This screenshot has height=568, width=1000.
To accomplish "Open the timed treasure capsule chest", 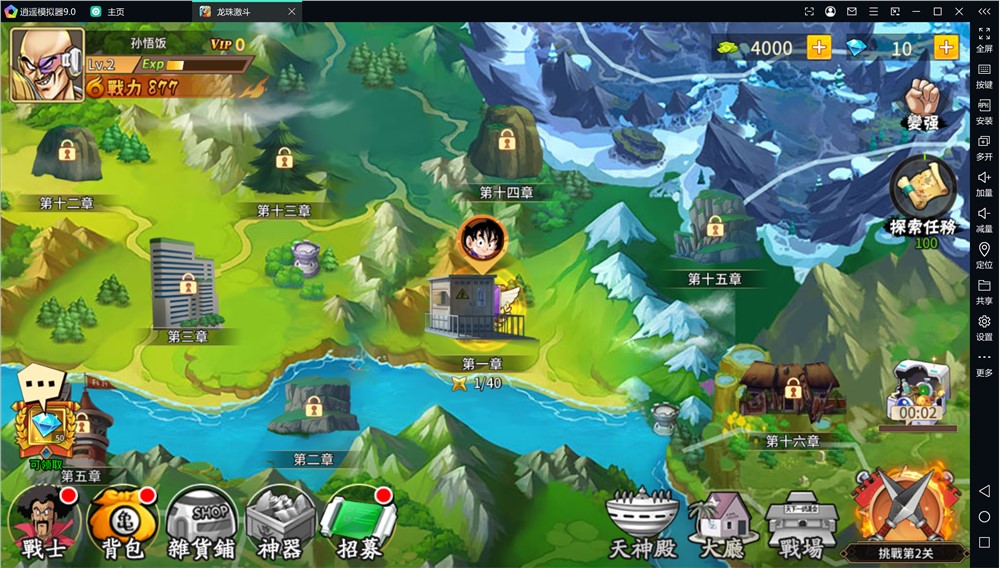I will click(x=917, y=393).
